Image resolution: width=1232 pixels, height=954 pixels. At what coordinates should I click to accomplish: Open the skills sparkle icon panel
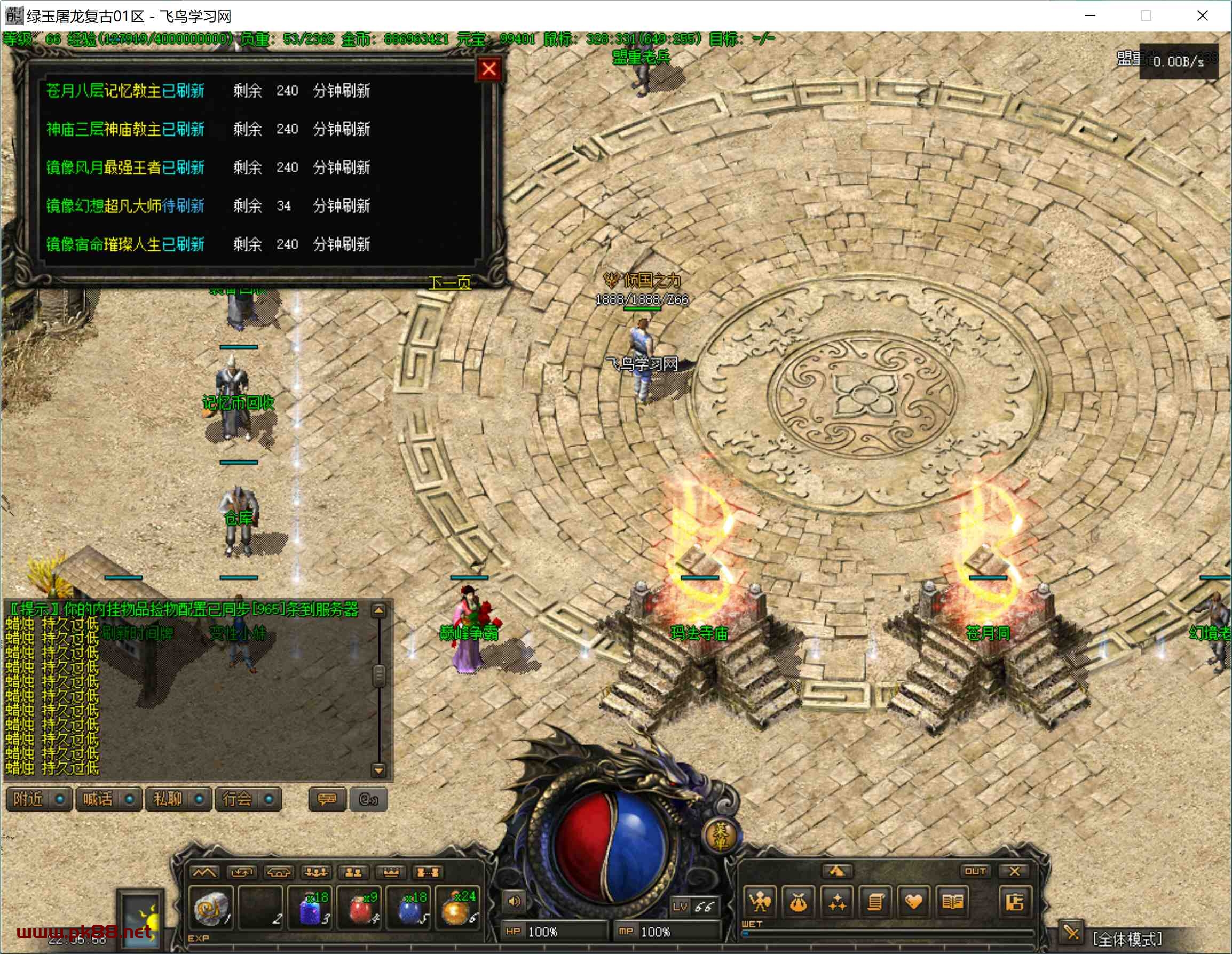(836, 902)
